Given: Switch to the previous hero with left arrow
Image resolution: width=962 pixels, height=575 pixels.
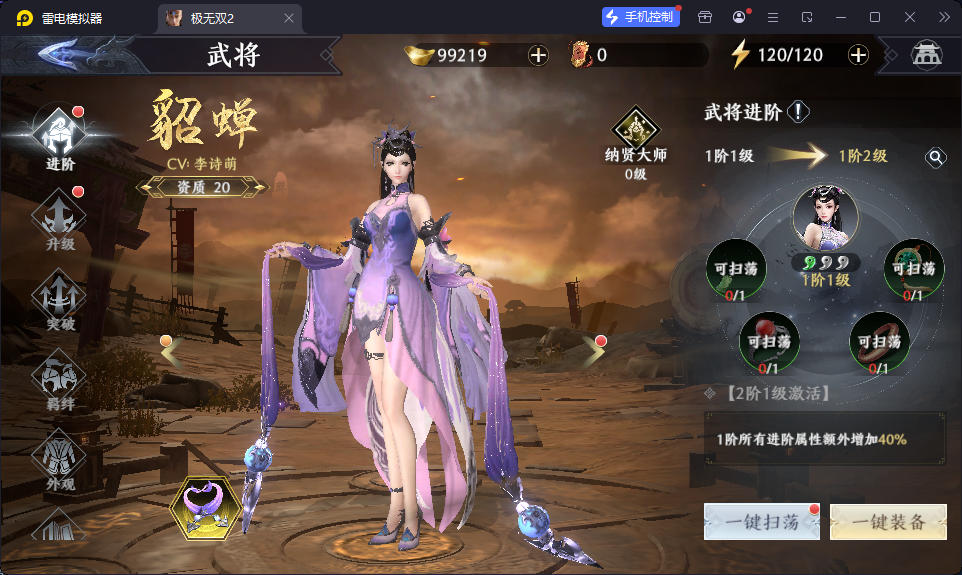Looking at the screenshot, I should point(170,349).
